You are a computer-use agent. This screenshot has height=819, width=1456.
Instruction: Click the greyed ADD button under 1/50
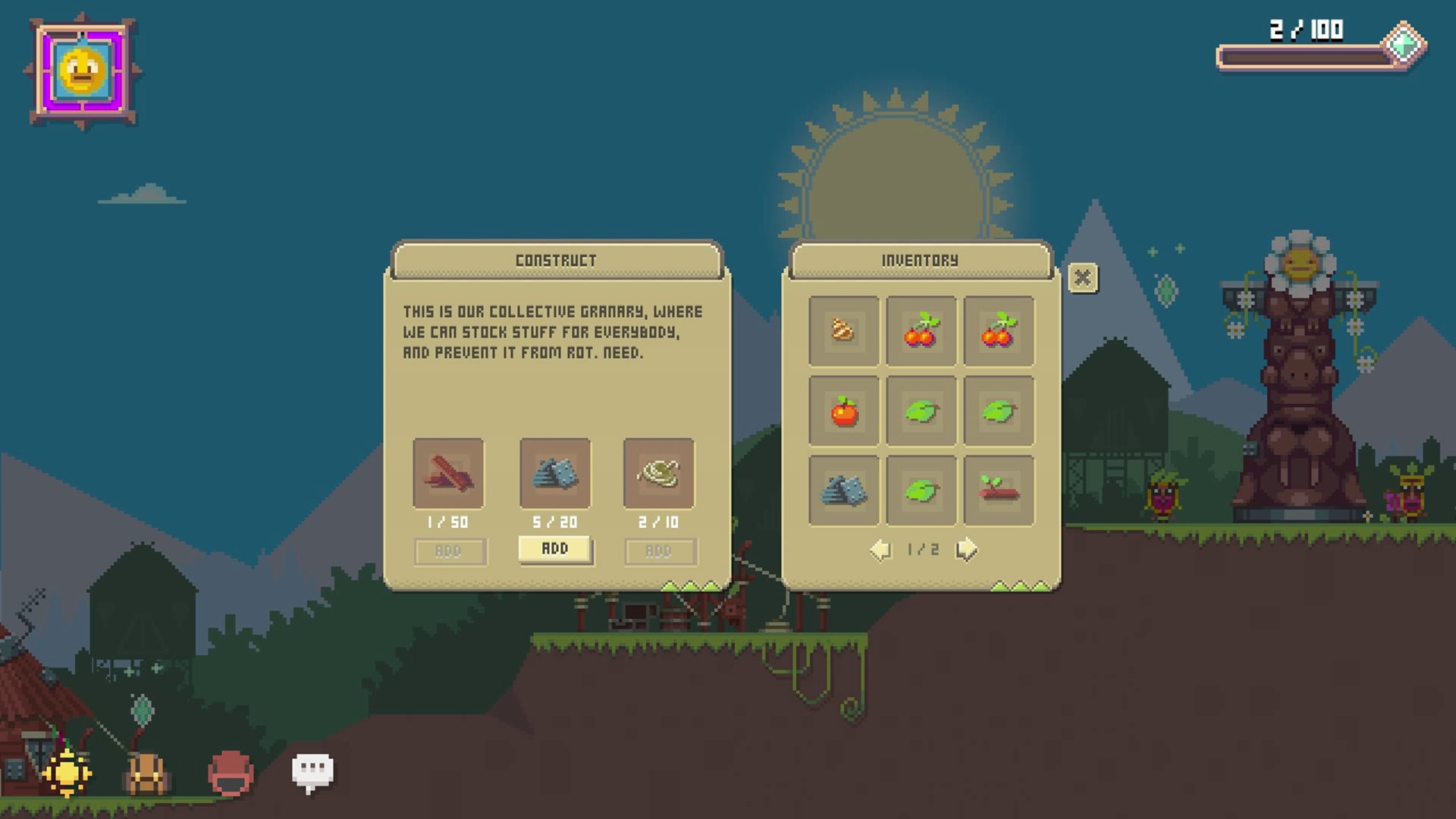pyautogui.click(x=449, y=551)
